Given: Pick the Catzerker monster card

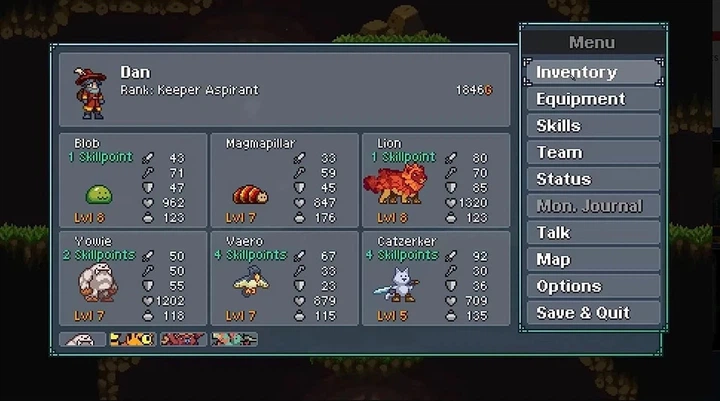Looking at the screenshot, I should [x=435, y=278].
